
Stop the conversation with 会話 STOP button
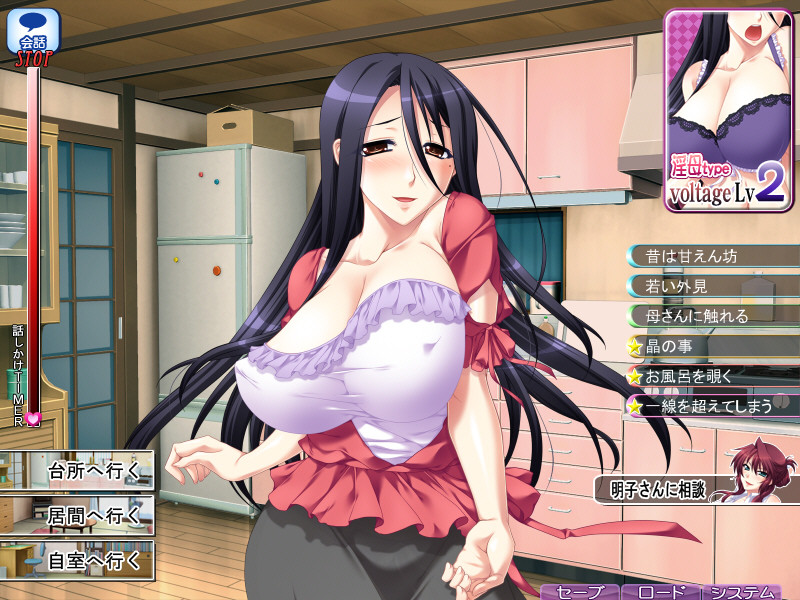[x=33, y=37]
